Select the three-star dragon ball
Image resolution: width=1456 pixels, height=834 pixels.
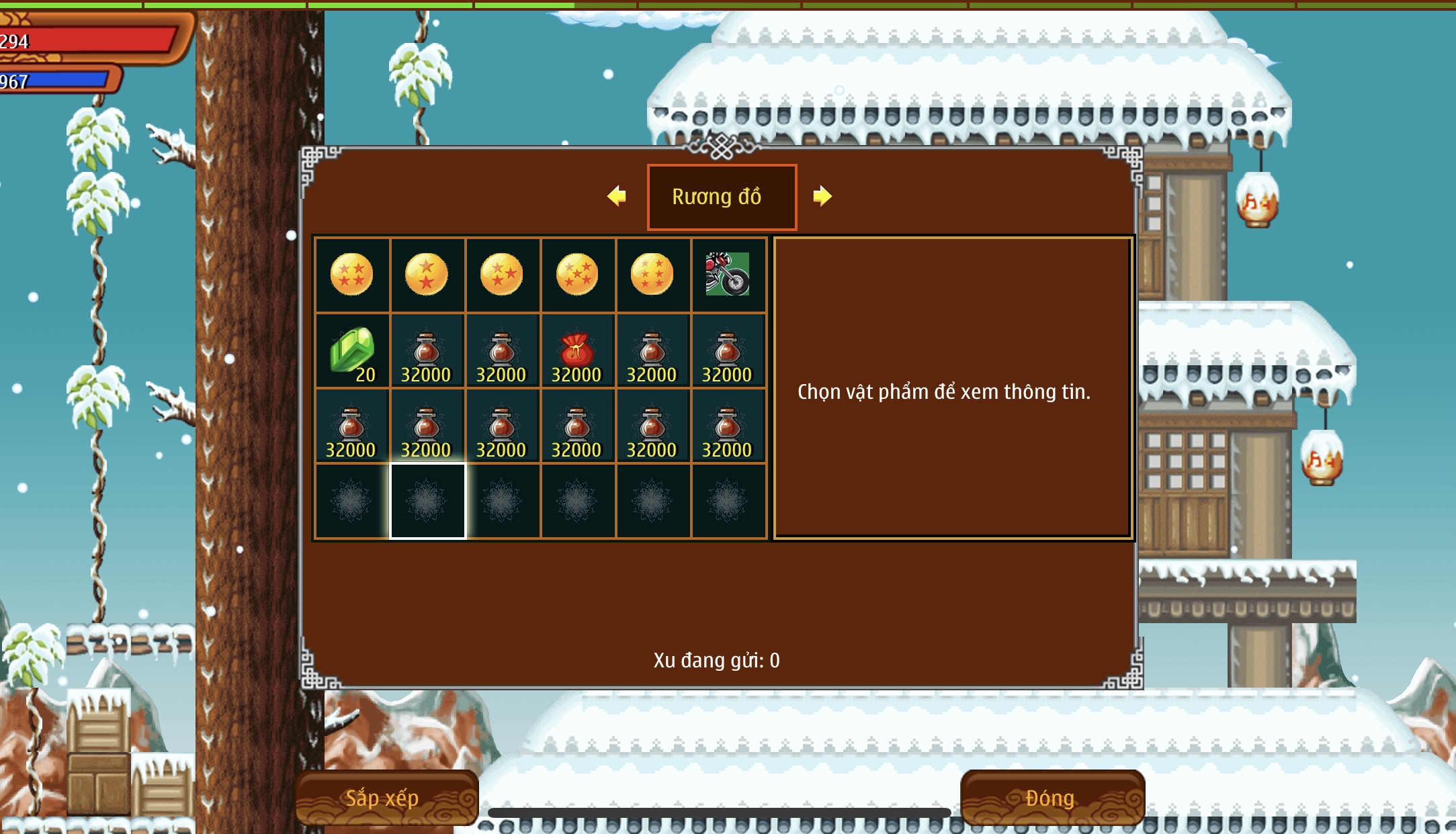coord(502,275)
